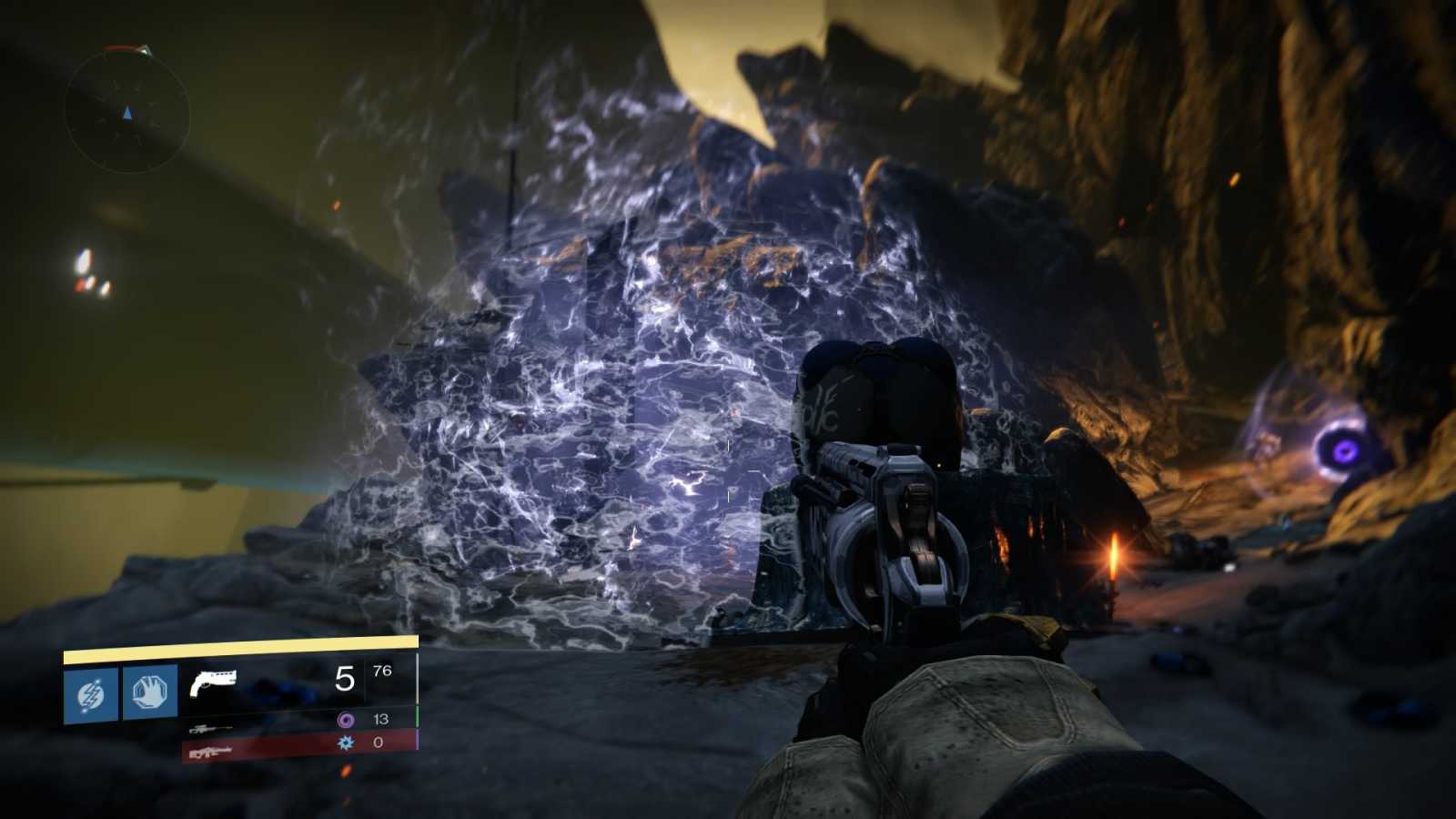Select the heavy machine gun weapon icon

pyautogui.click(x=212, y=753)
